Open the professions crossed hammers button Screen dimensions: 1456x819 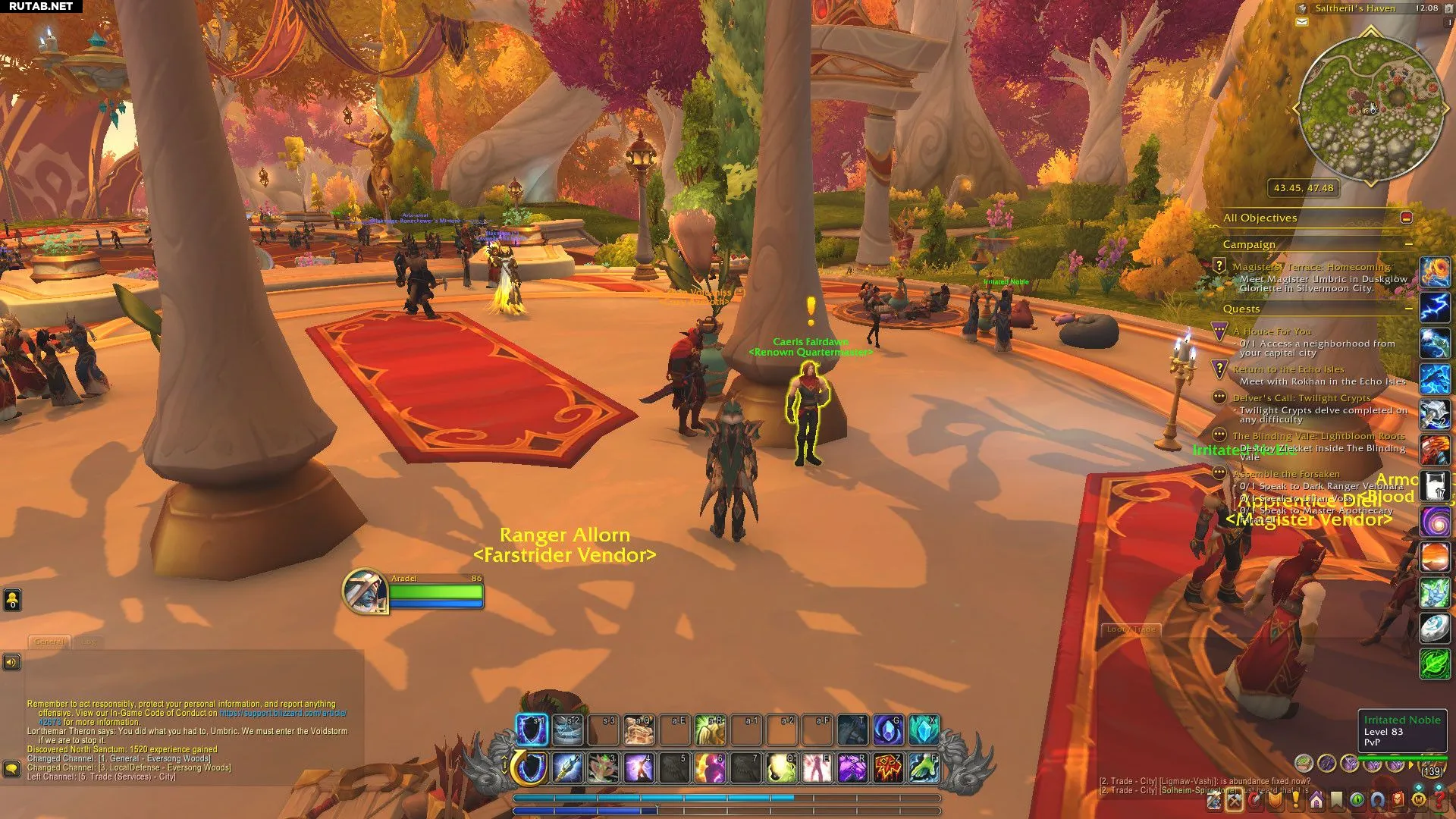pyautogui.click(x=1235, y=800)
